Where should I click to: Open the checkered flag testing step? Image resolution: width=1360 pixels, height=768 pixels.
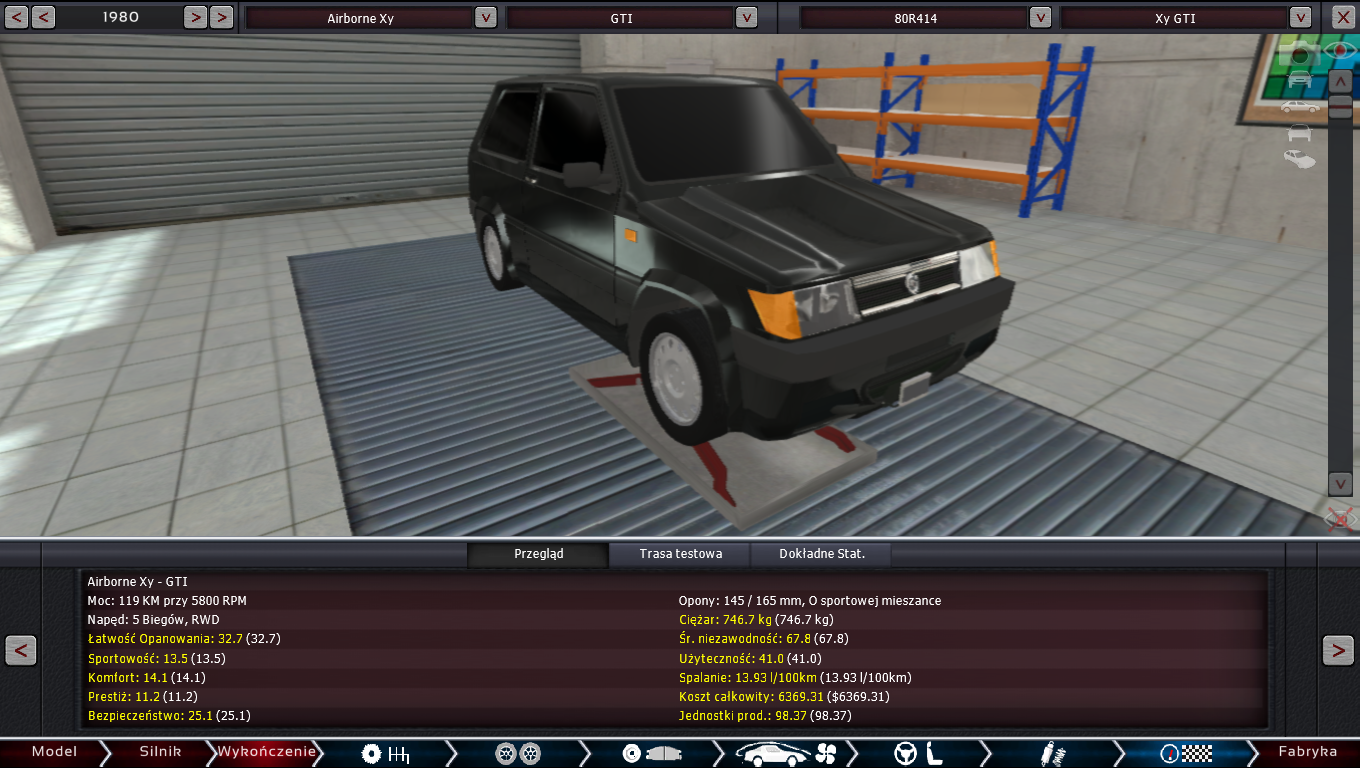pos(1186,753)
